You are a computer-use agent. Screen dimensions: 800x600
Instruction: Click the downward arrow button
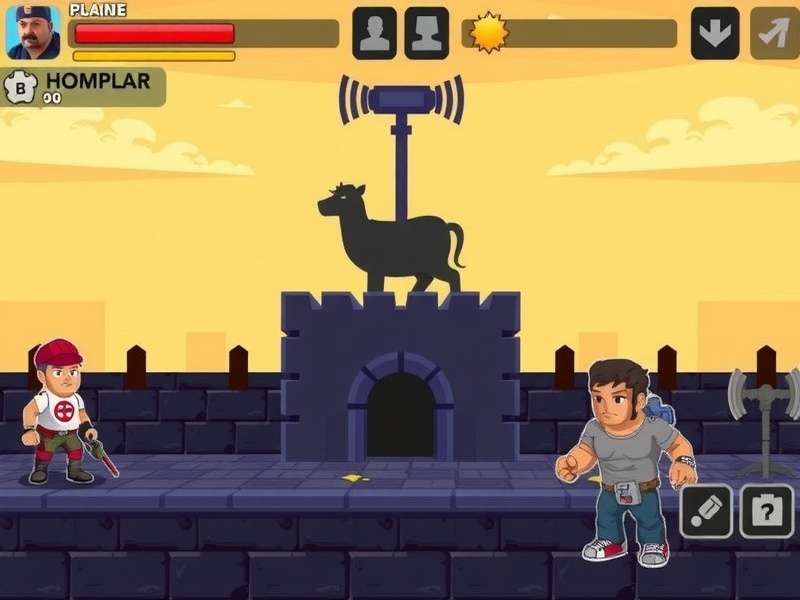(715, 33)
